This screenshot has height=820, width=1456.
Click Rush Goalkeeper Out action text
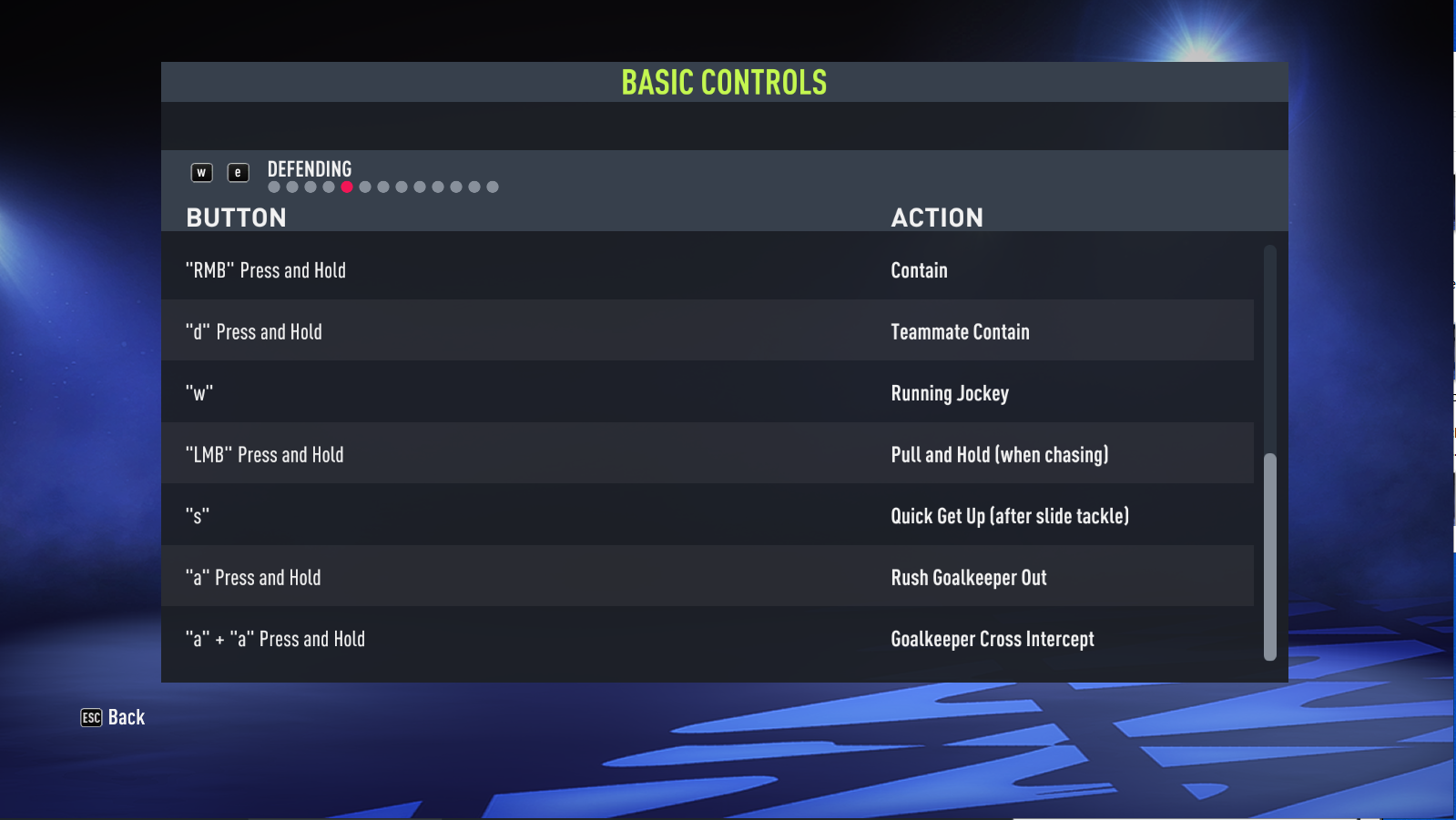tap(969, 577)
